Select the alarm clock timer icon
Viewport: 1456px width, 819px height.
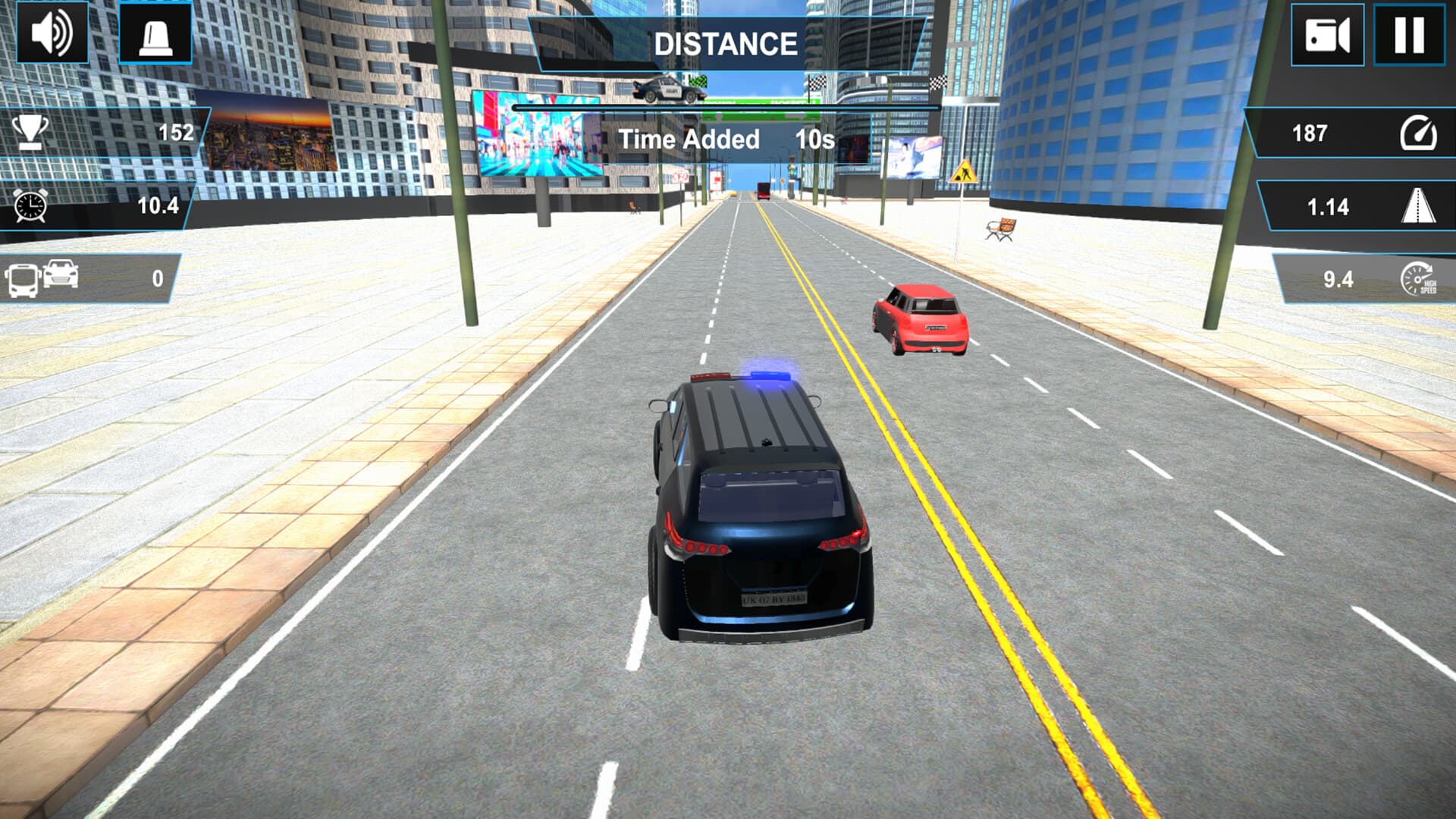29,205
